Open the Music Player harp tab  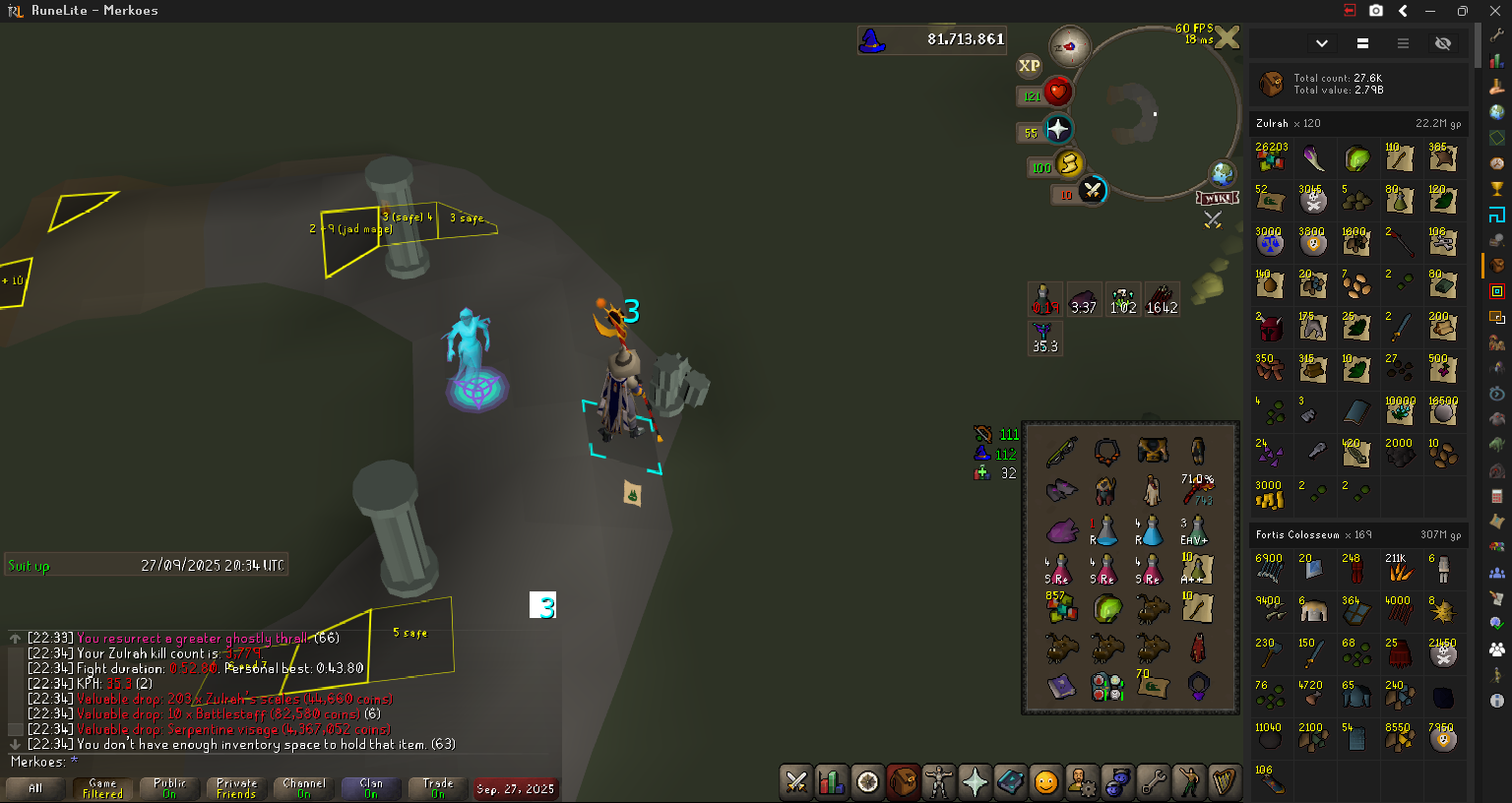click(1224, 782)
